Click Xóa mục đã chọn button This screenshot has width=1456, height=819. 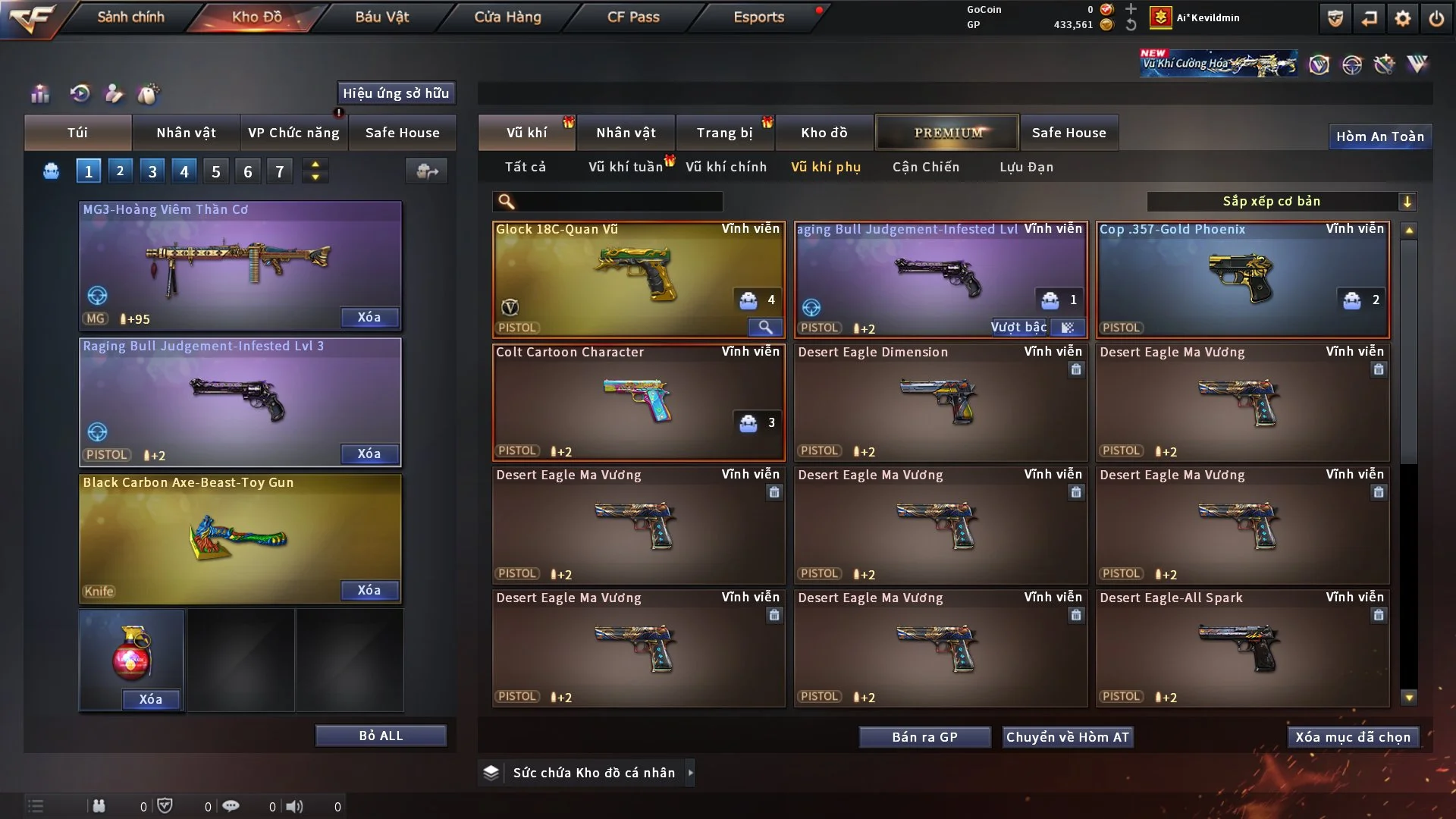1353,737
